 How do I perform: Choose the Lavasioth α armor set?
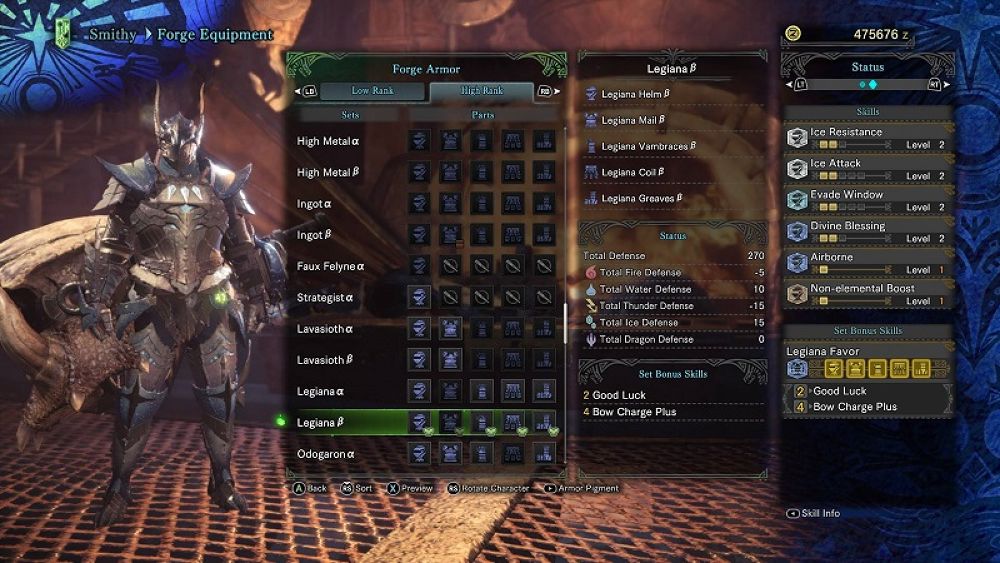tap(325, 329)
